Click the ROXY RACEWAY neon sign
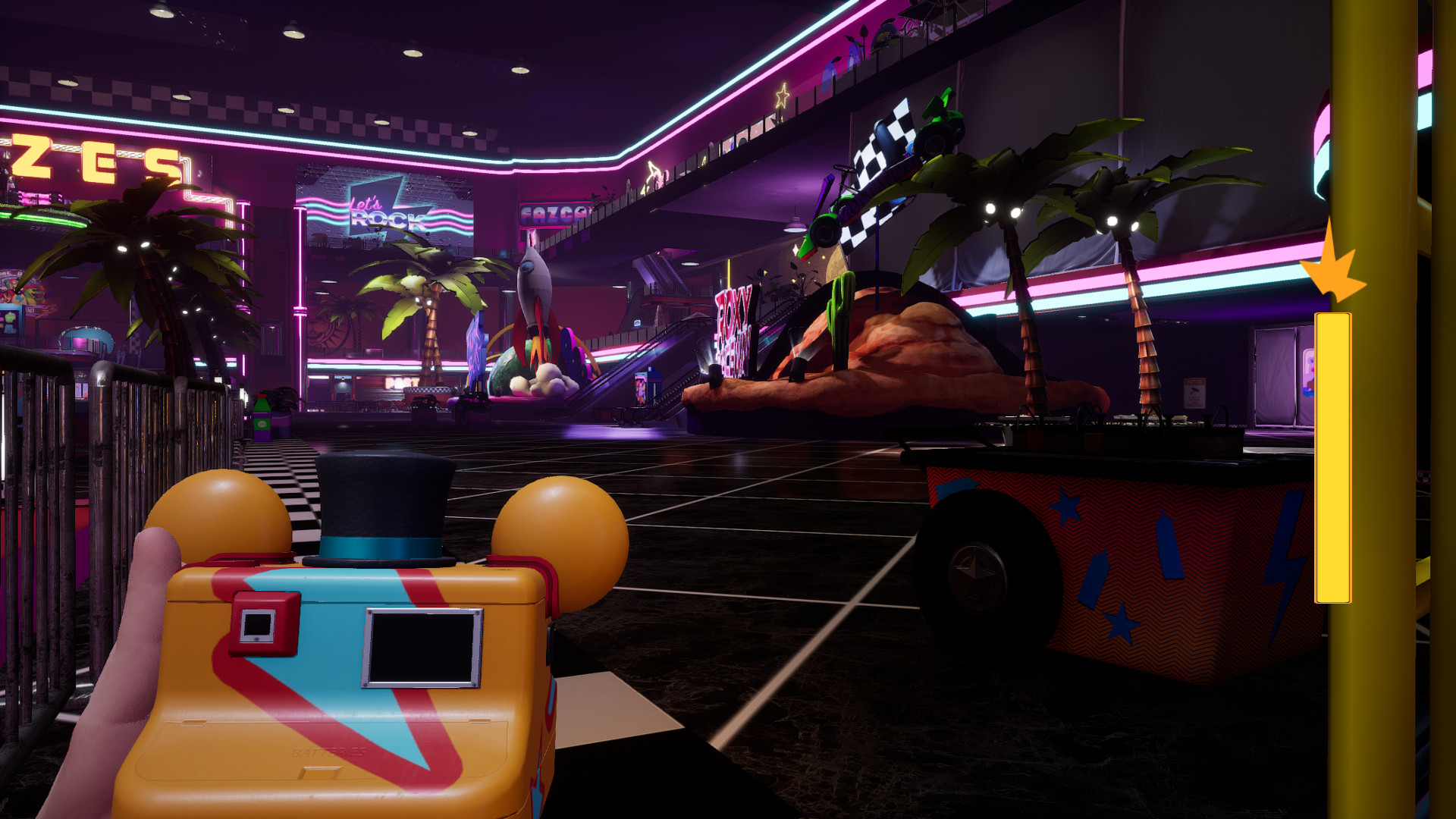The height and width of the screenshot is (819, 1456). (733, 326)
